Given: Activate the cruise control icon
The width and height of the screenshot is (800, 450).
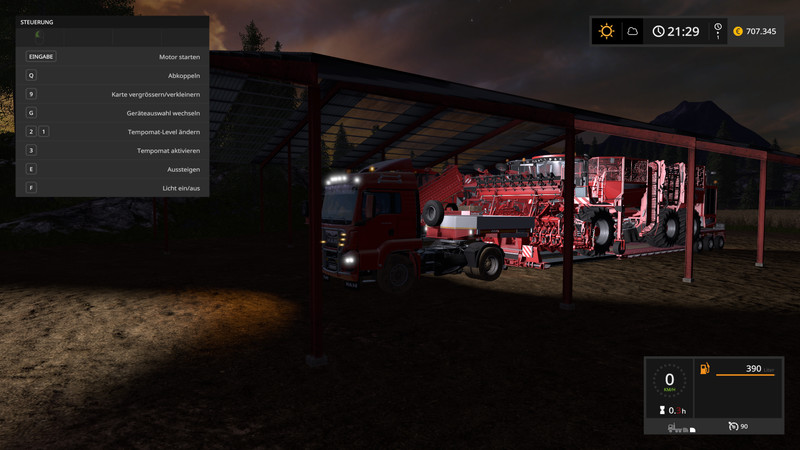Looking at the screenshot, I should coord(735,426).
